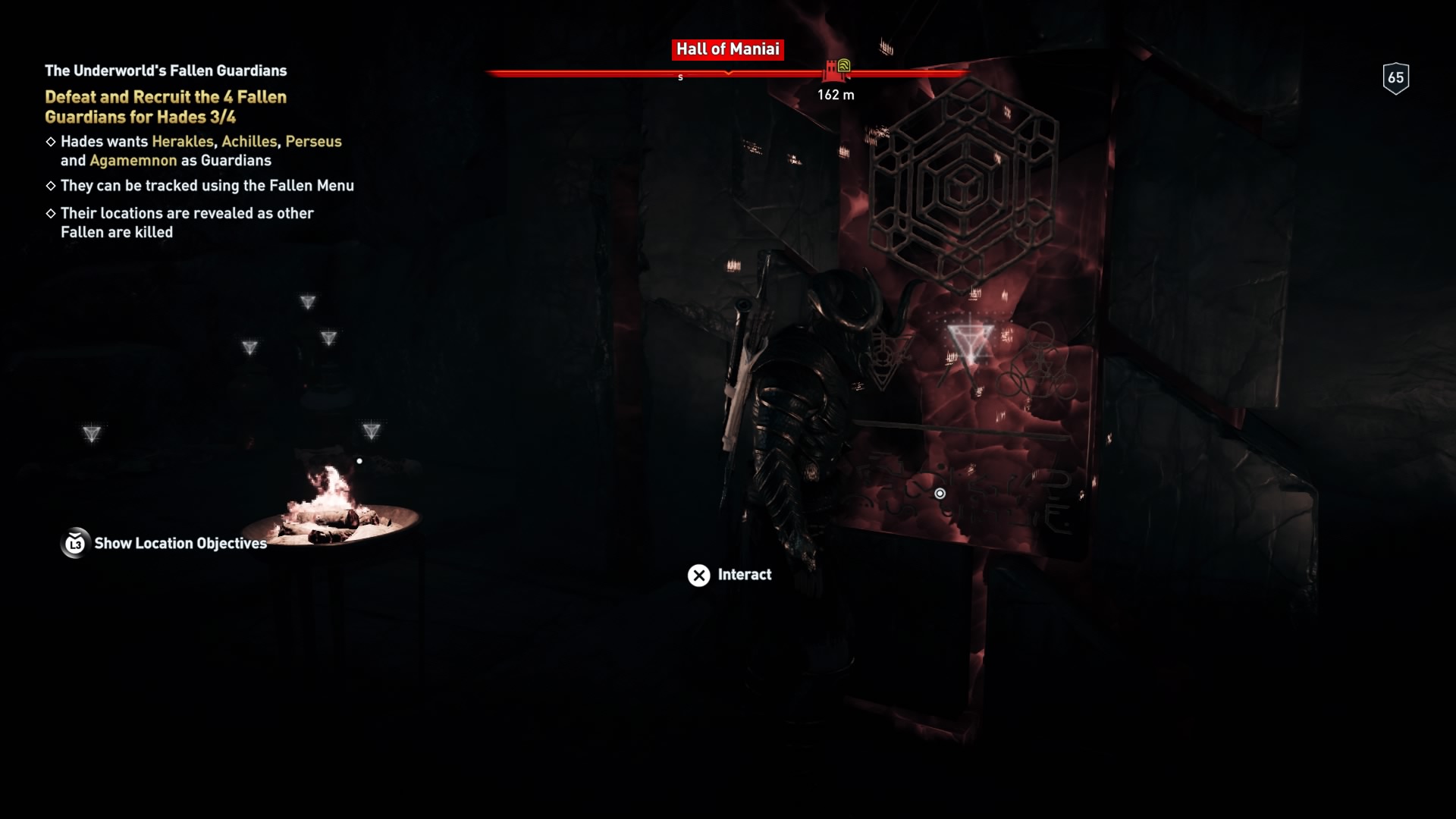
Task: Click the diamond objective marker in the quest list
Action: point(50,141)
